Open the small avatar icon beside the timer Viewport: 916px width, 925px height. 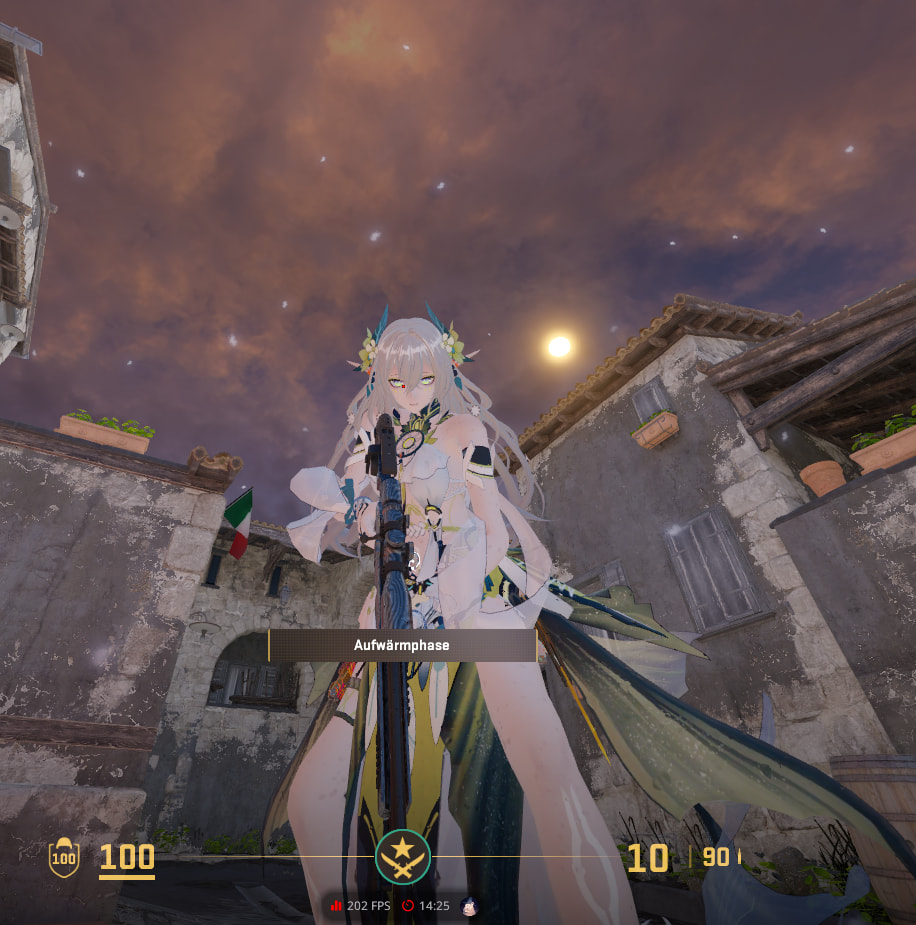pos(469,906)
